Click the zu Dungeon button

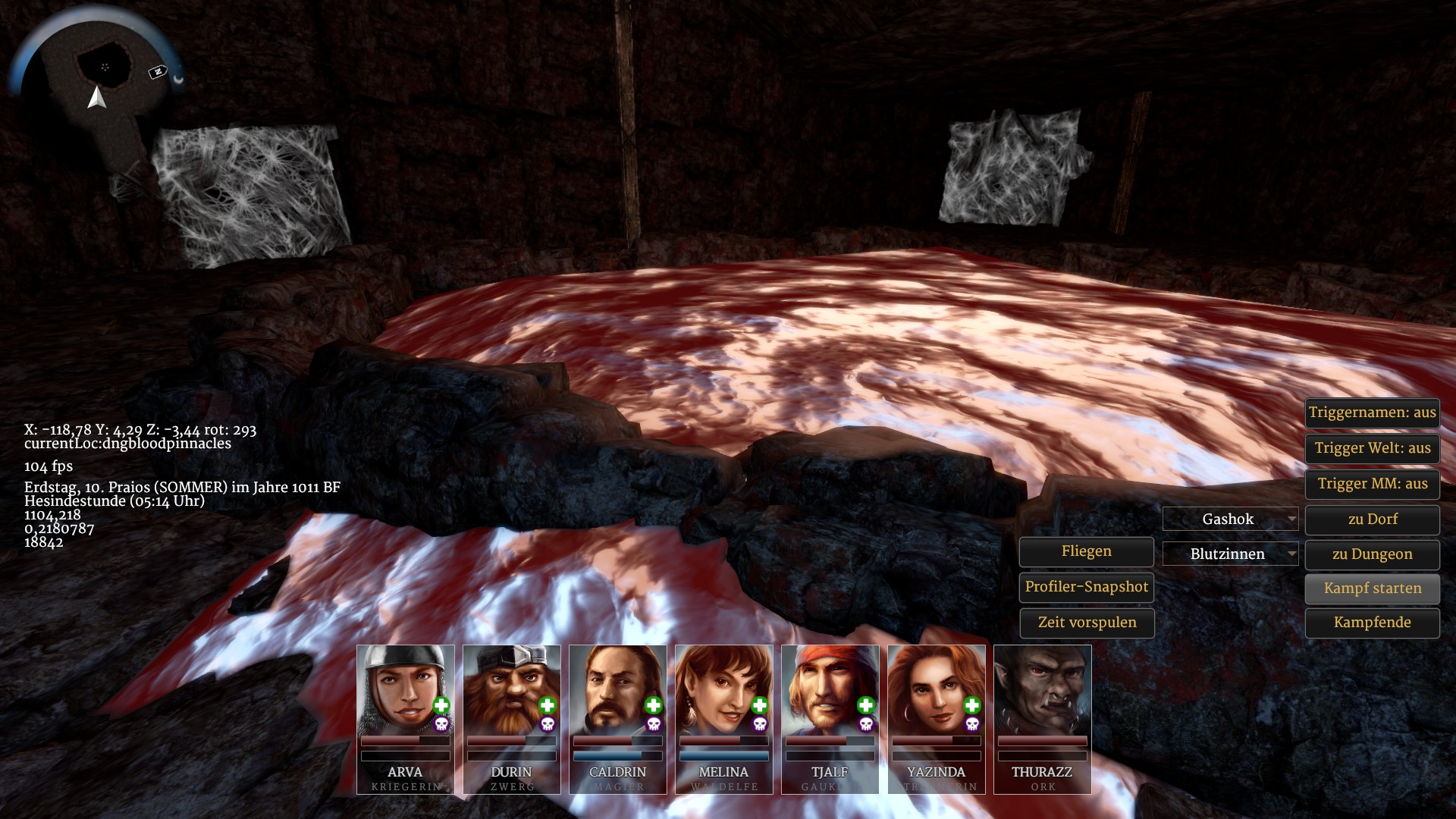pyautogui.click(x=1372, y=554)
